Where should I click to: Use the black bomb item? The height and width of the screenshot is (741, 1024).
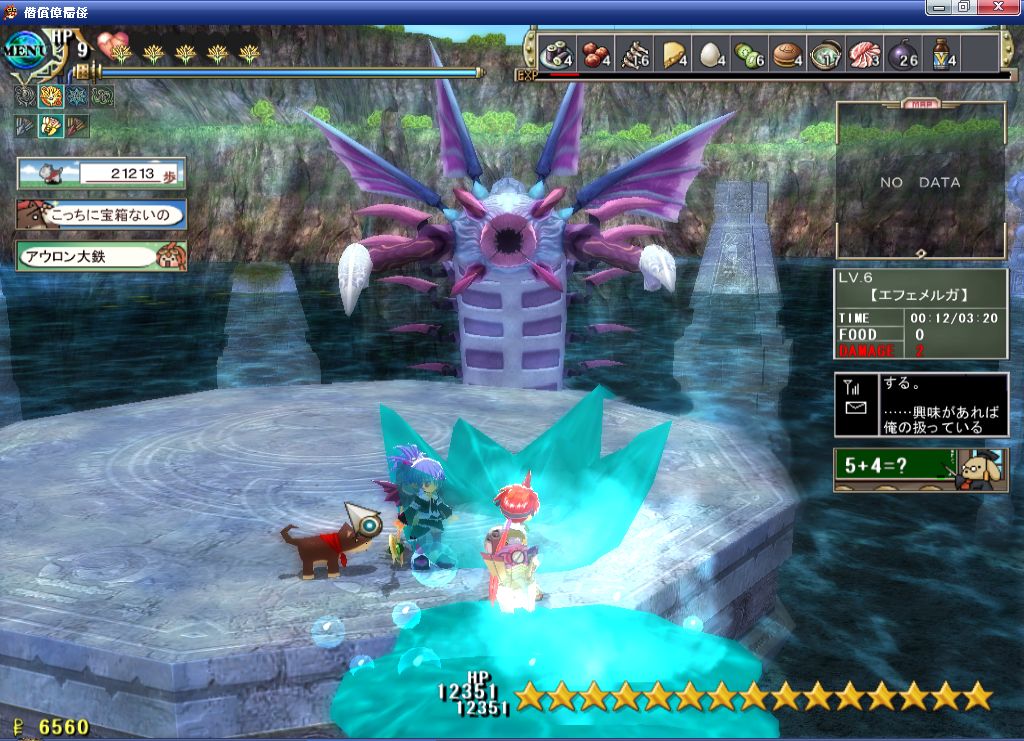[x=903, y=54]
